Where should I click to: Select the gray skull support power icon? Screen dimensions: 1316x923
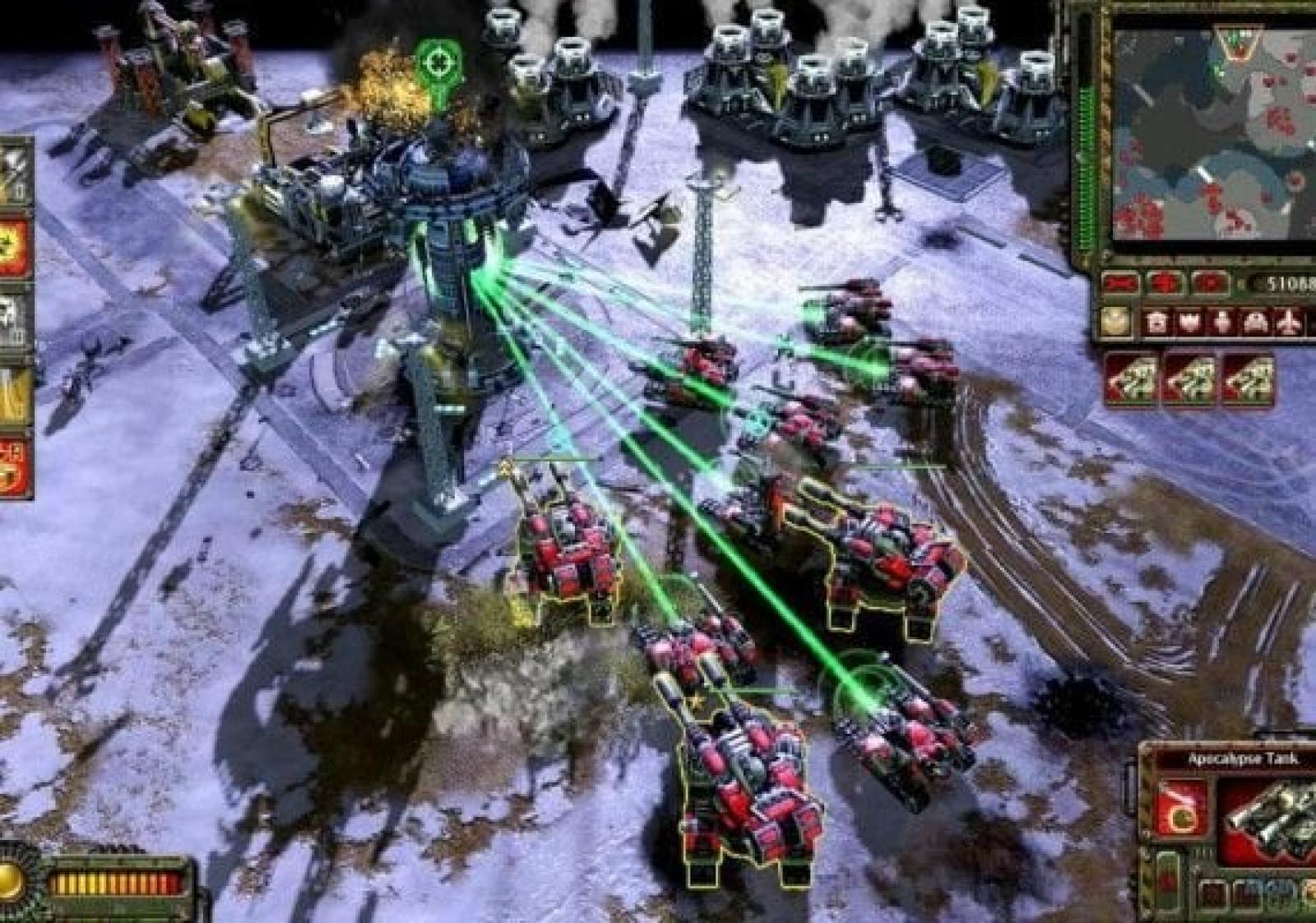tap(15, 321)
